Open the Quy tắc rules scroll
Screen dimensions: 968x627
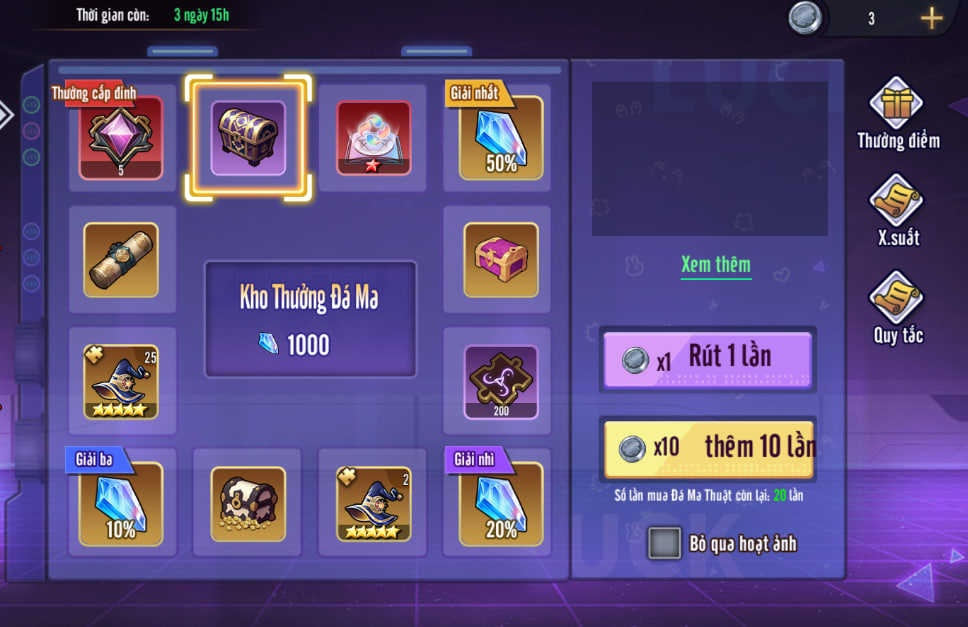pyautogui.click(x=896, y=300)
